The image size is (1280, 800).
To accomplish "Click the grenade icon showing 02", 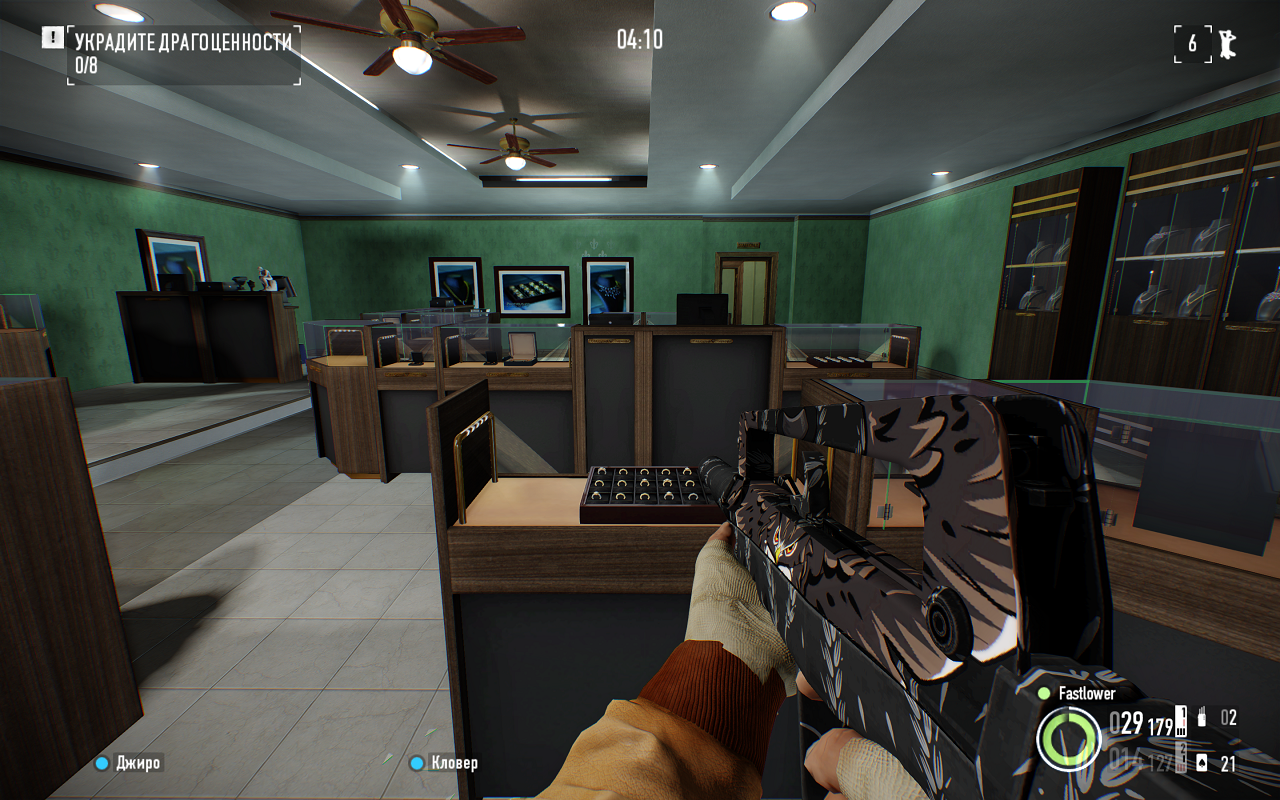I will pyautogui.click(x=1202, y=716).
